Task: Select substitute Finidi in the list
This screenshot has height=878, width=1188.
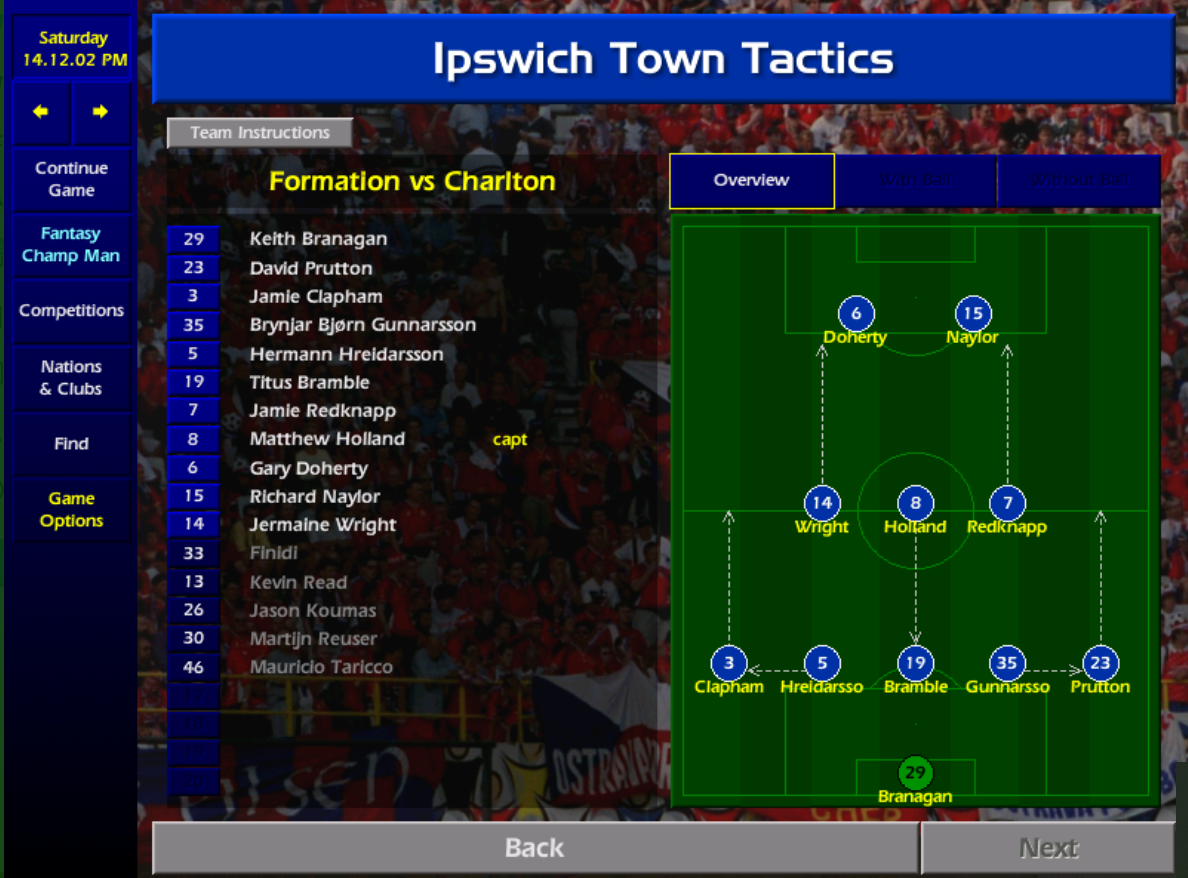Action: [274, 553]
